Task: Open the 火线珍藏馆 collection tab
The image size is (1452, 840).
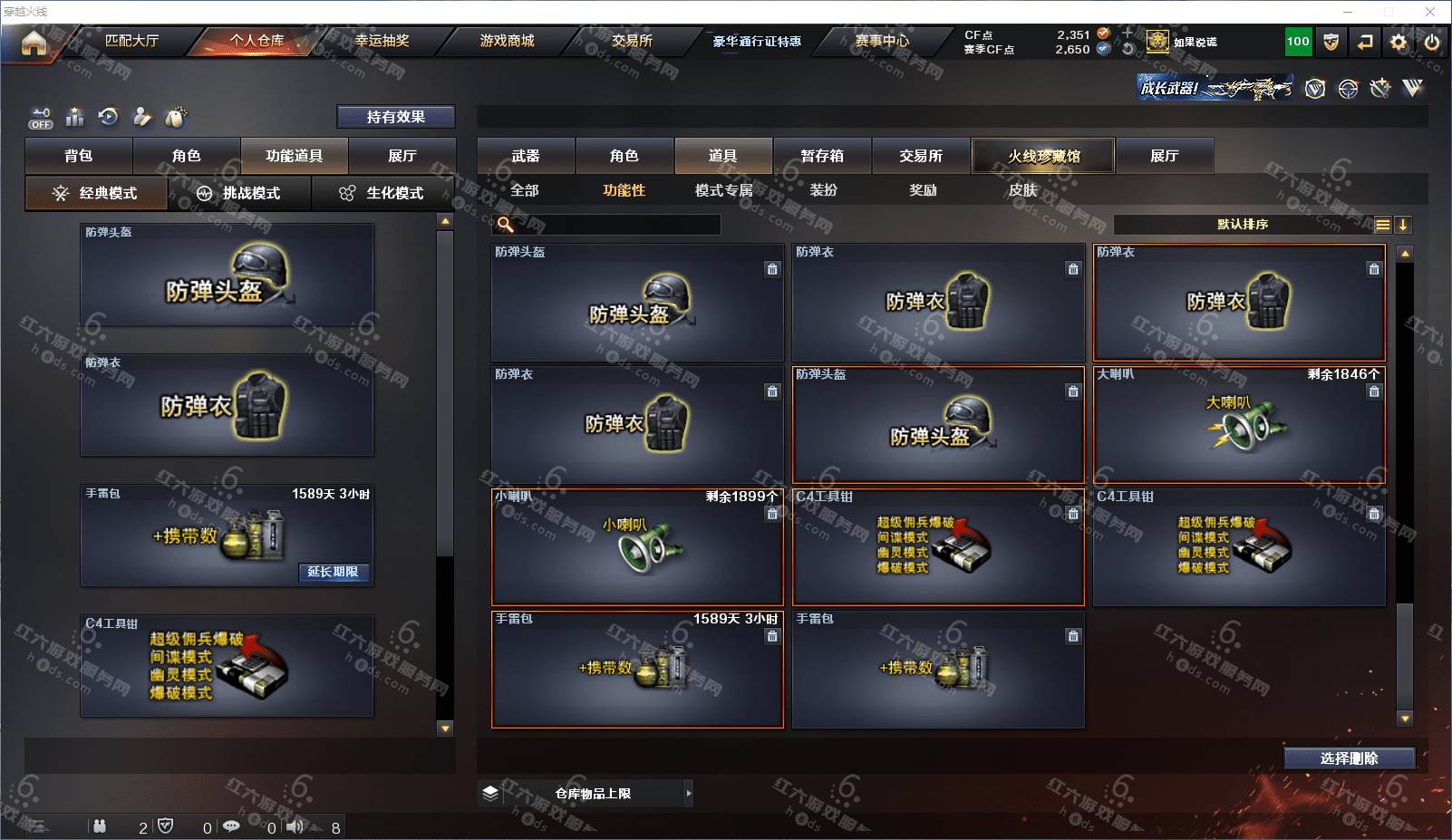Action: [1043, 156]
